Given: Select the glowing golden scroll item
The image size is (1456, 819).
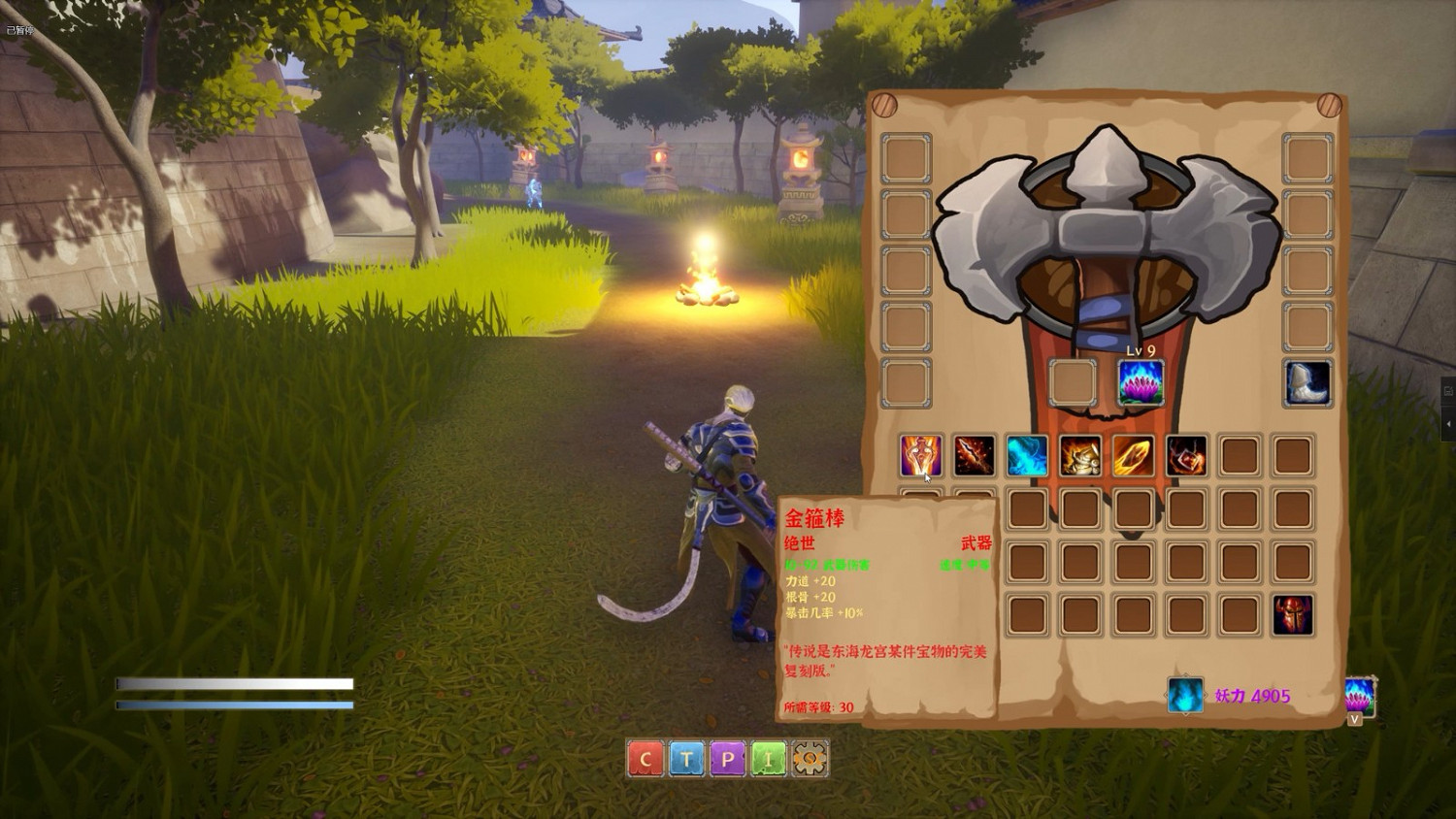Looking at the screenshot, I should [1133, 454].
